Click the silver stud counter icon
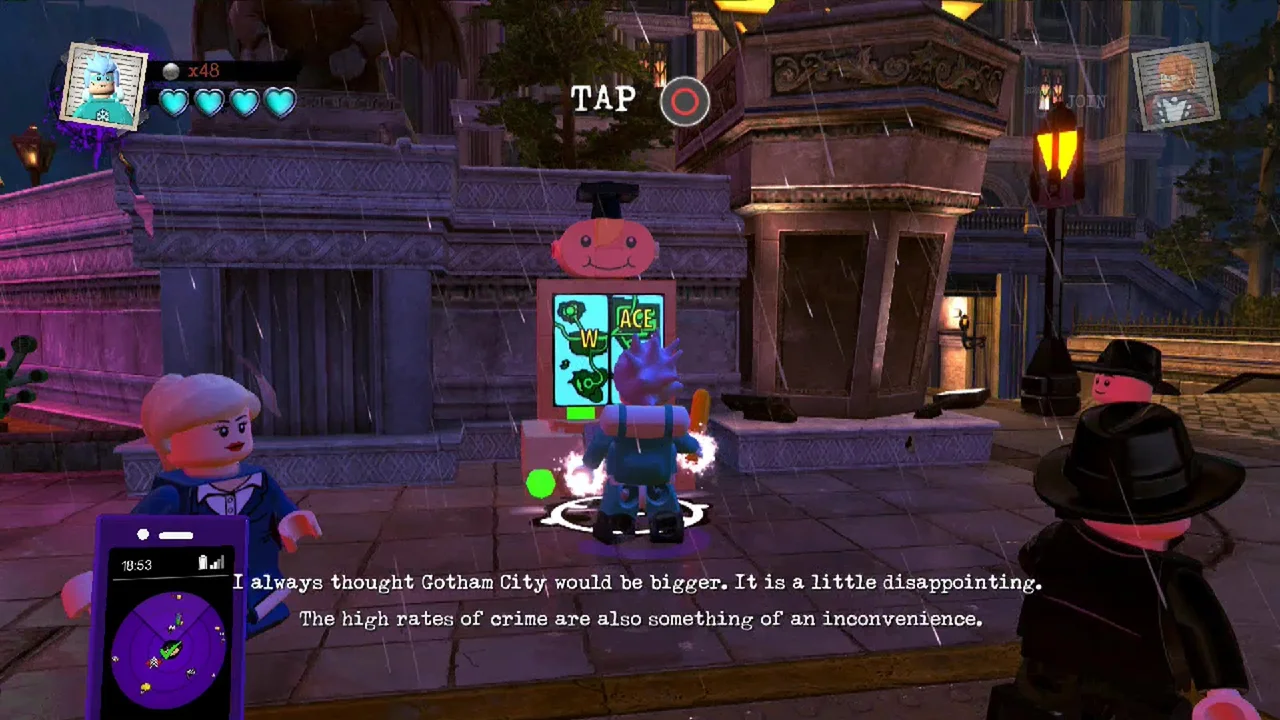Viewport: 1280px width, 720px height. (x=172, y=69)
